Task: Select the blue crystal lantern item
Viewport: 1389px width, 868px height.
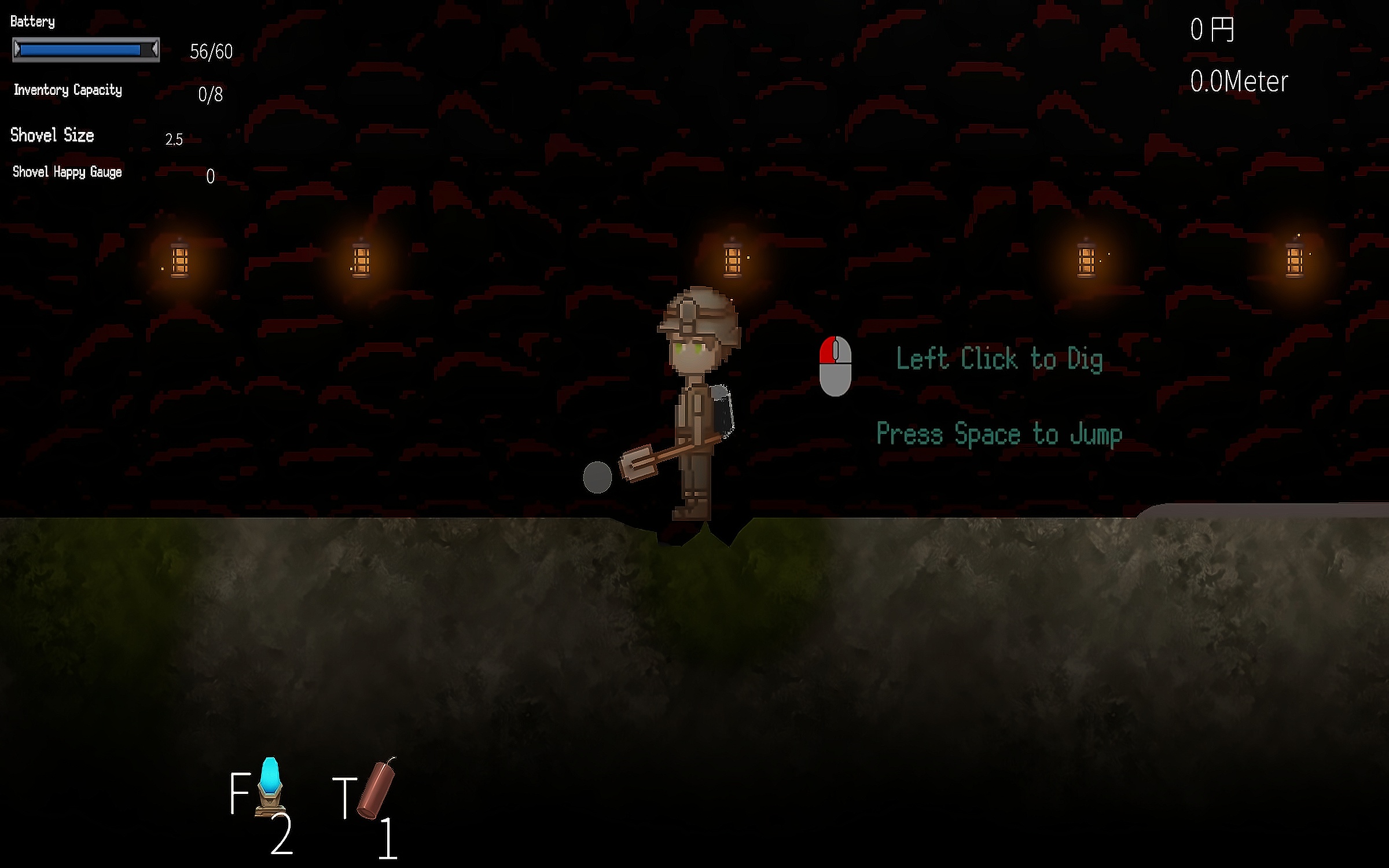Action: coord(270,786)
